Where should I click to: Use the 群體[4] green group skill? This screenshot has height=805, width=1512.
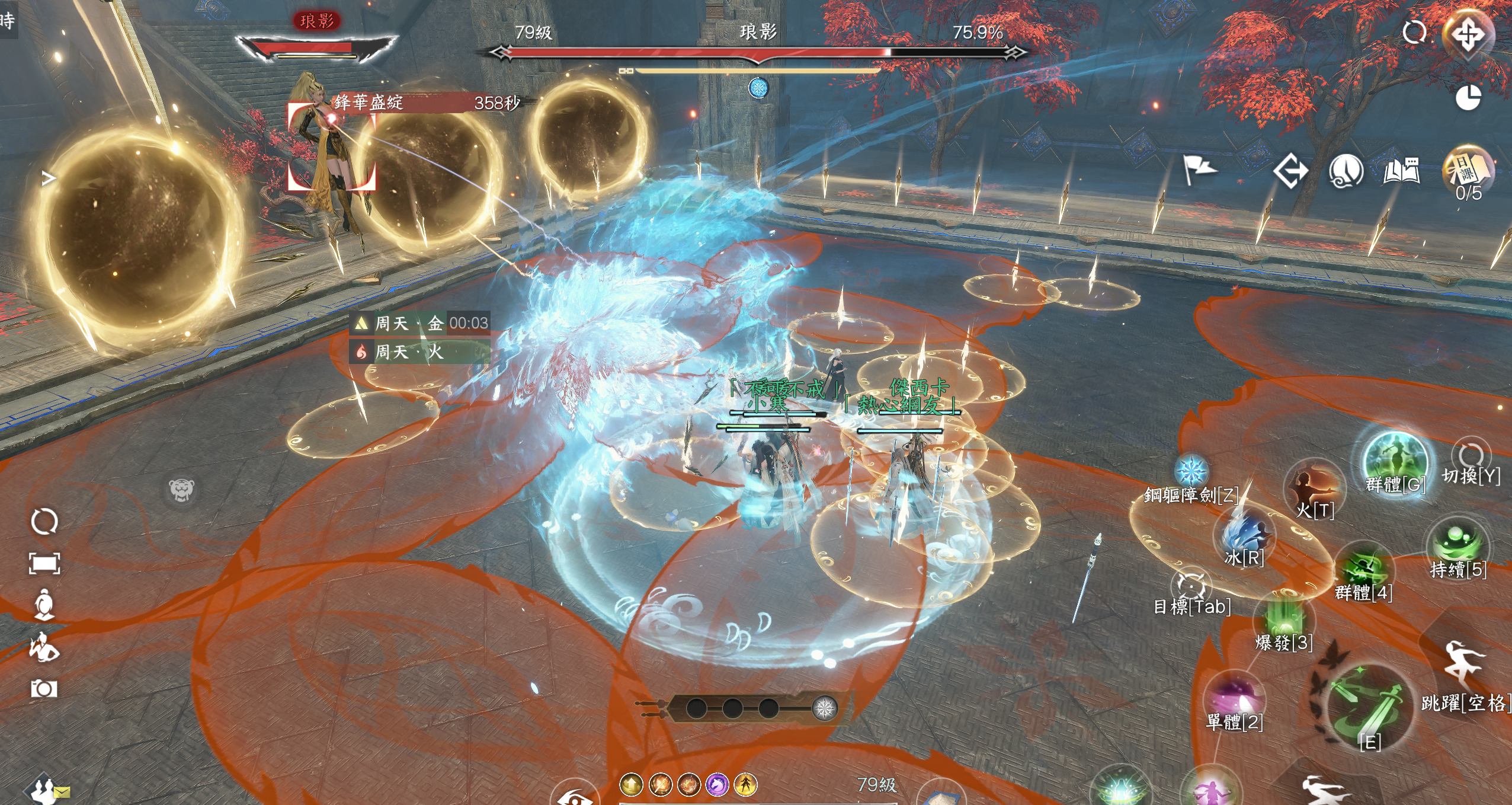[1363, 566]
